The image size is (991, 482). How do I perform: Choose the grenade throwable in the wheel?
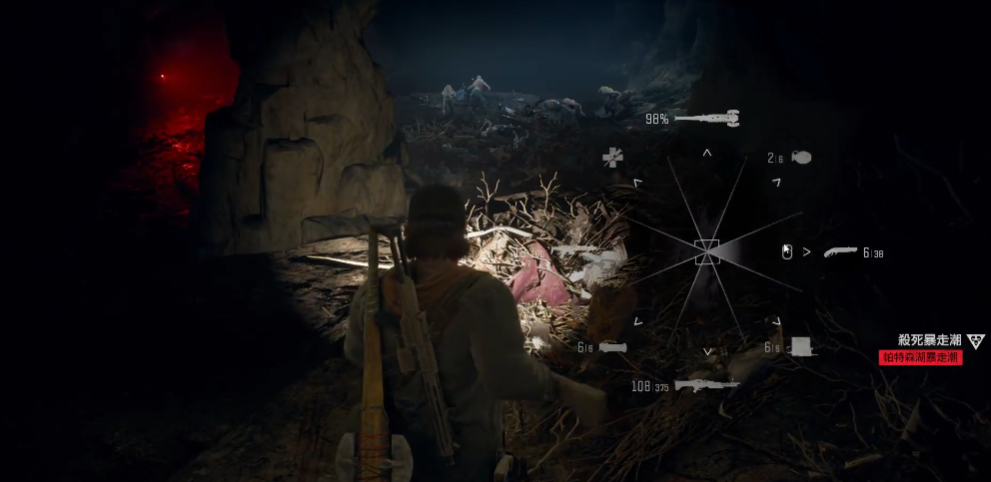[x=800, y=158]
